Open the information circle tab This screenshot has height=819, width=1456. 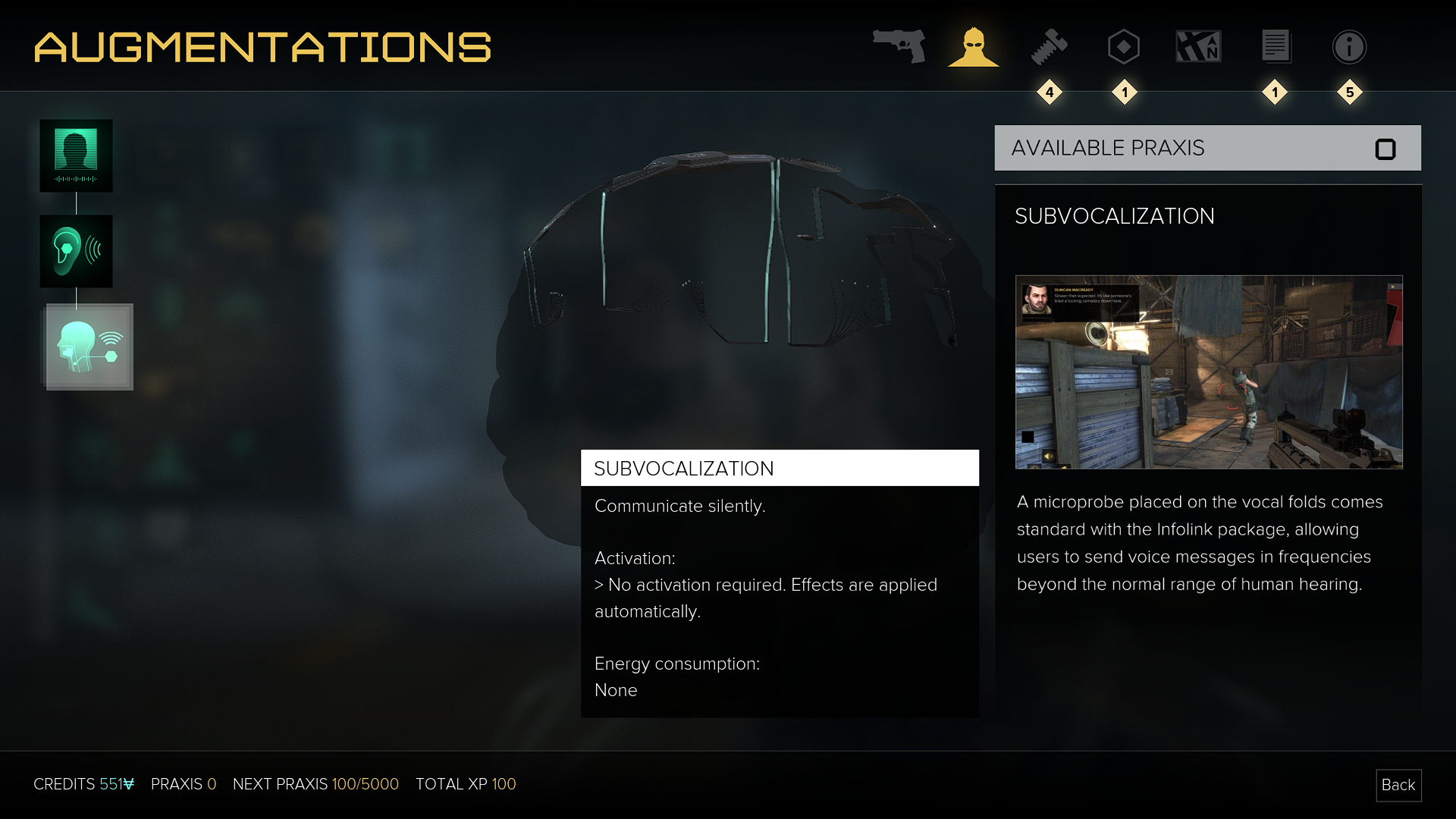tap(1349, 47)
